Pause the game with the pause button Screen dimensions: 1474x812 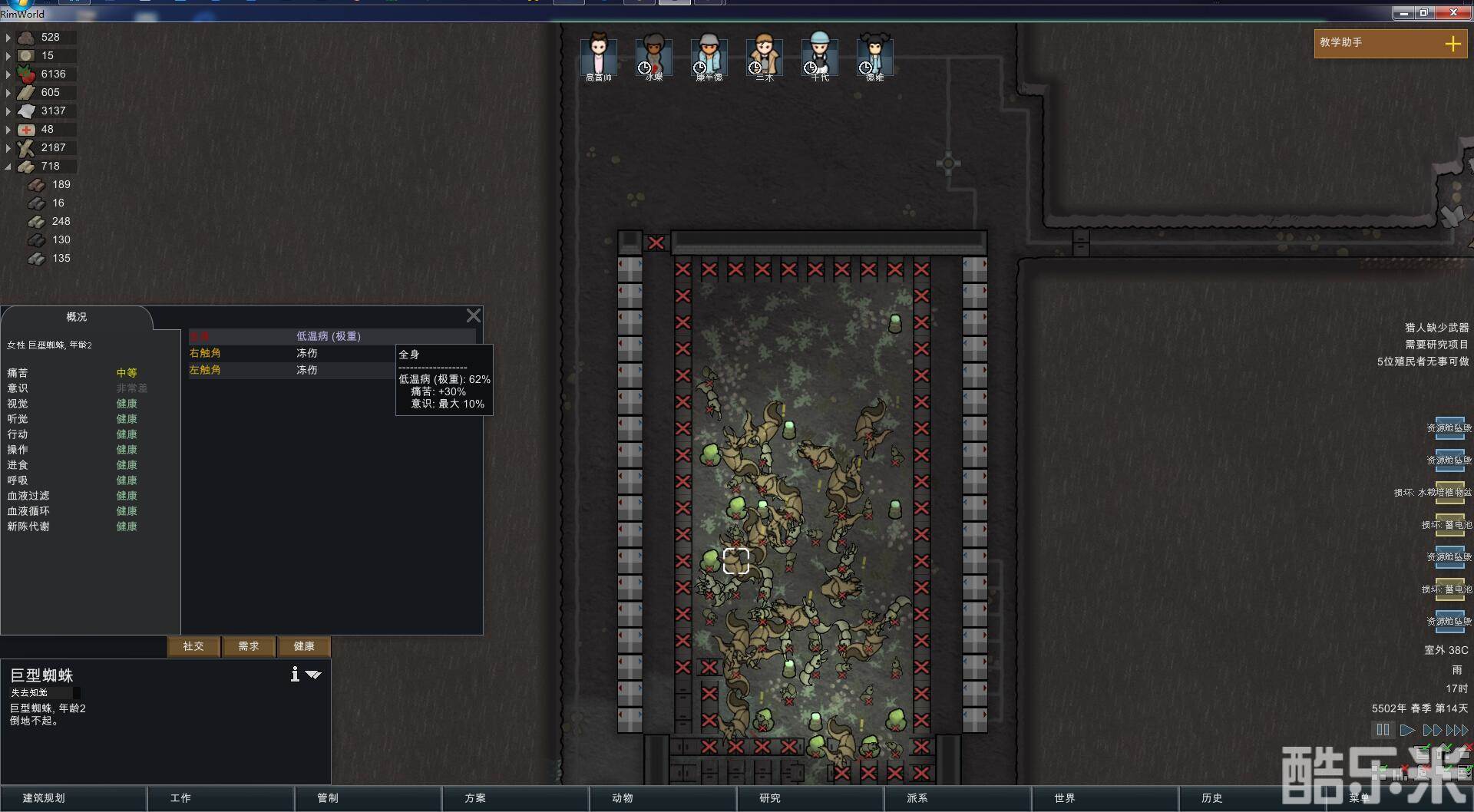click(1383, 730)
